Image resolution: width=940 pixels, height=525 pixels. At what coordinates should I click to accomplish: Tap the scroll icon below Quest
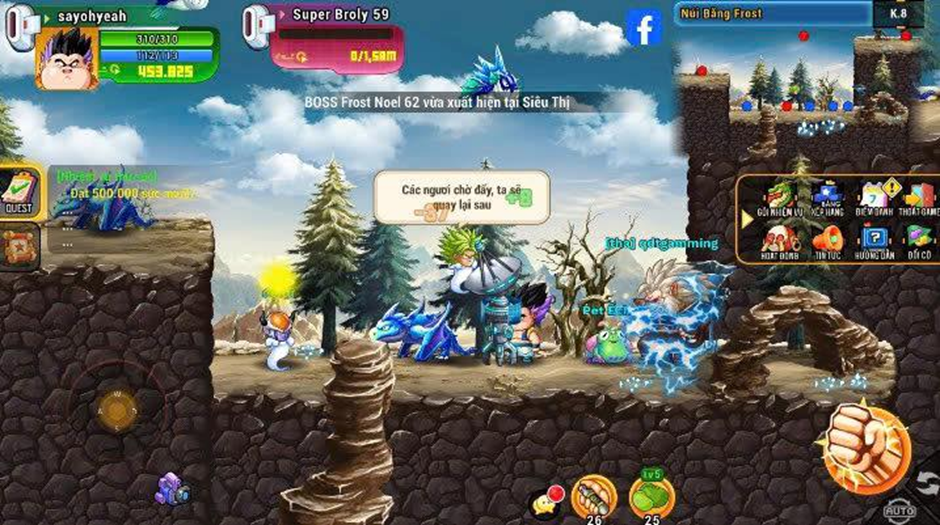click(19, 243)
